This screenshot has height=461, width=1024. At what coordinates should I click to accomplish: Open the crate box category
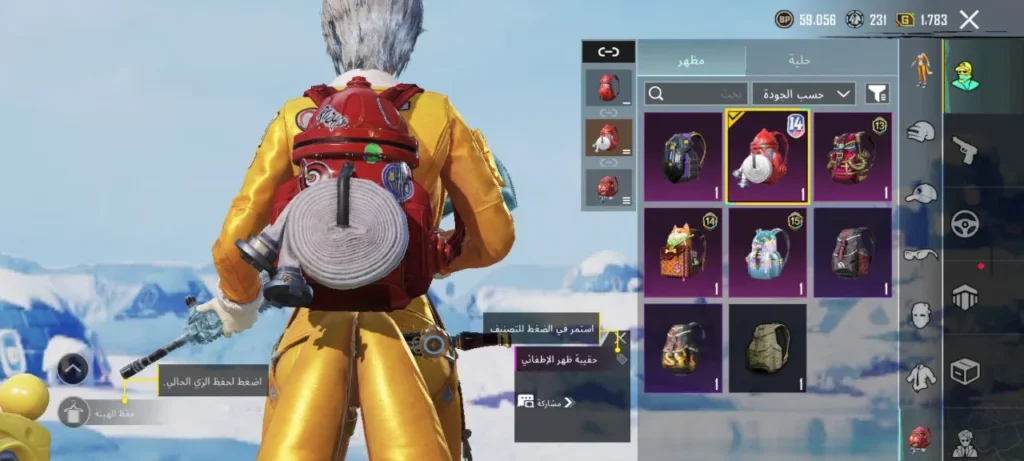point(964,371)
